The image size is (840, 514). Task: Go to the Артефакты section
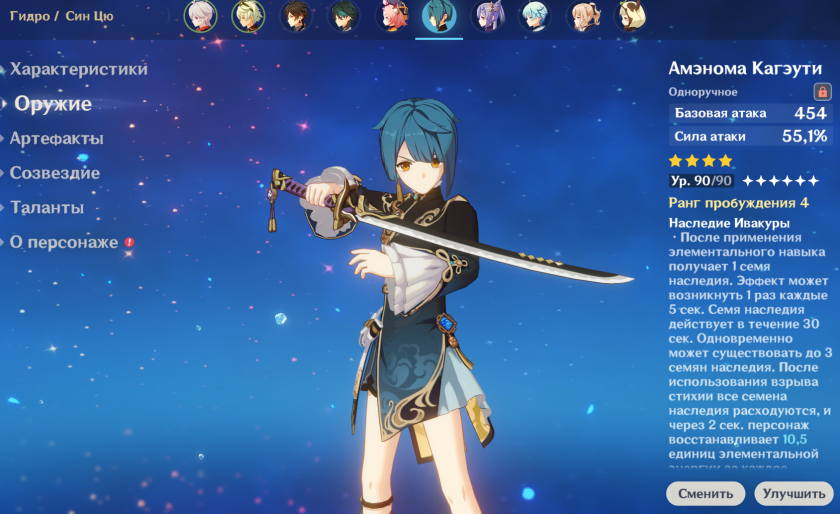click(x=57, y=138)
